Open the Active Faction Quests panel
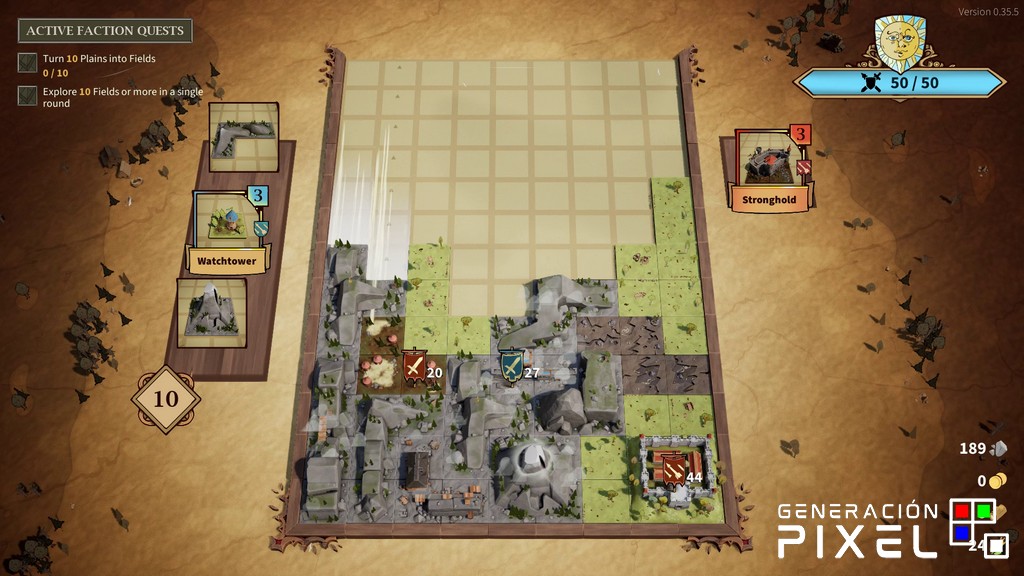1024x576 pixels. (x=105, y=31)
